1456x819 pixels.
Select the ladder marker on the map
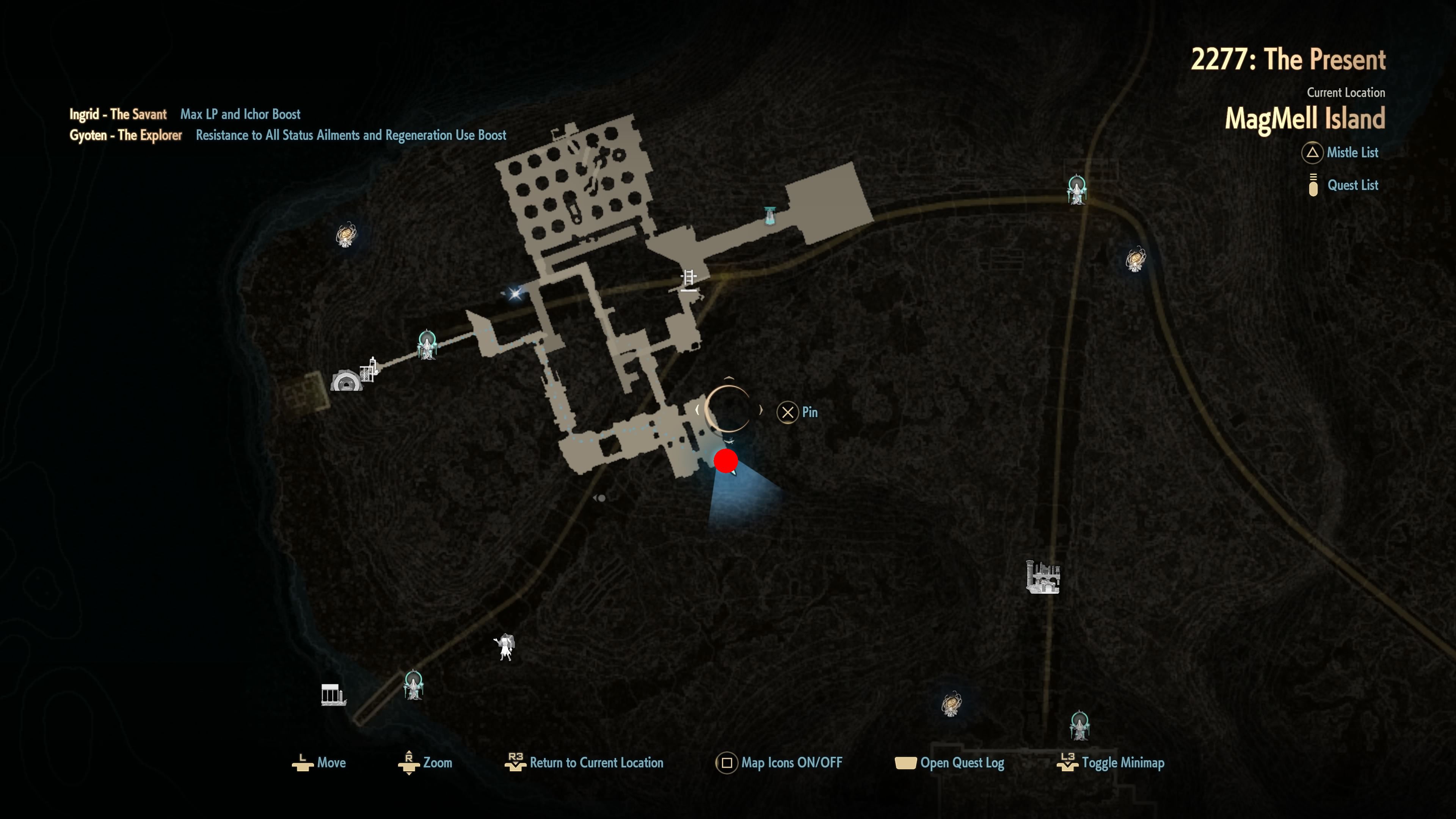(689, 280)
